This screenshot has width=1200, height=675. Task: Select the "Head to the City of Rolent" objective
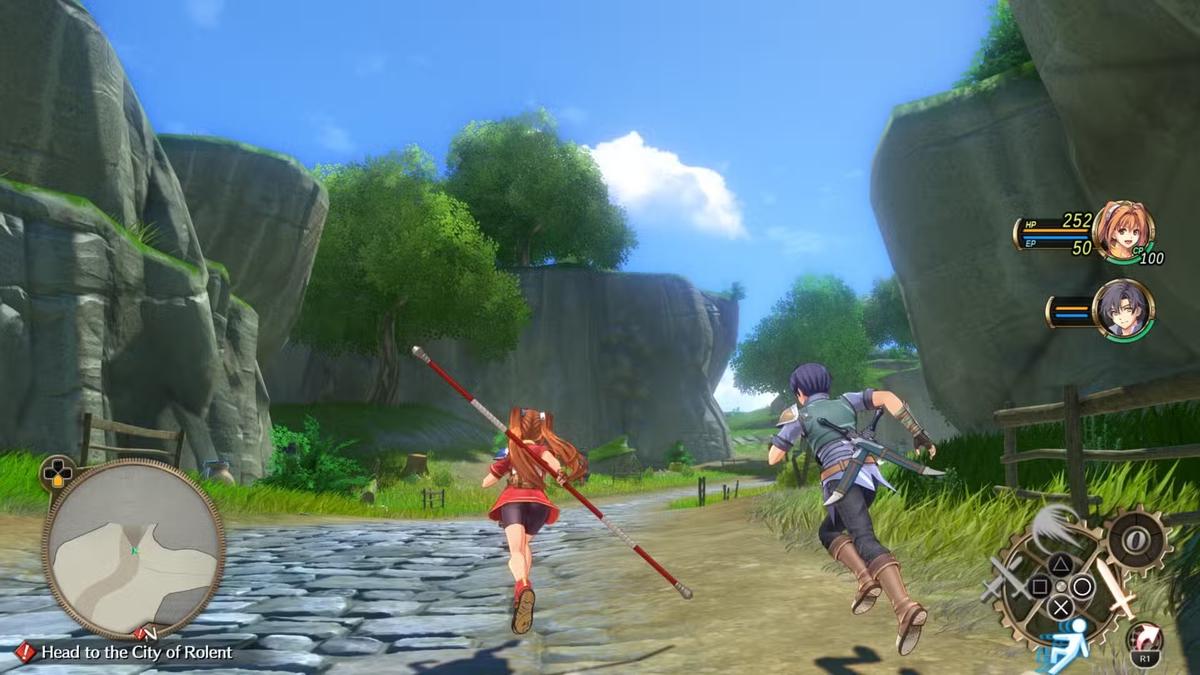[x=136, y=652]
